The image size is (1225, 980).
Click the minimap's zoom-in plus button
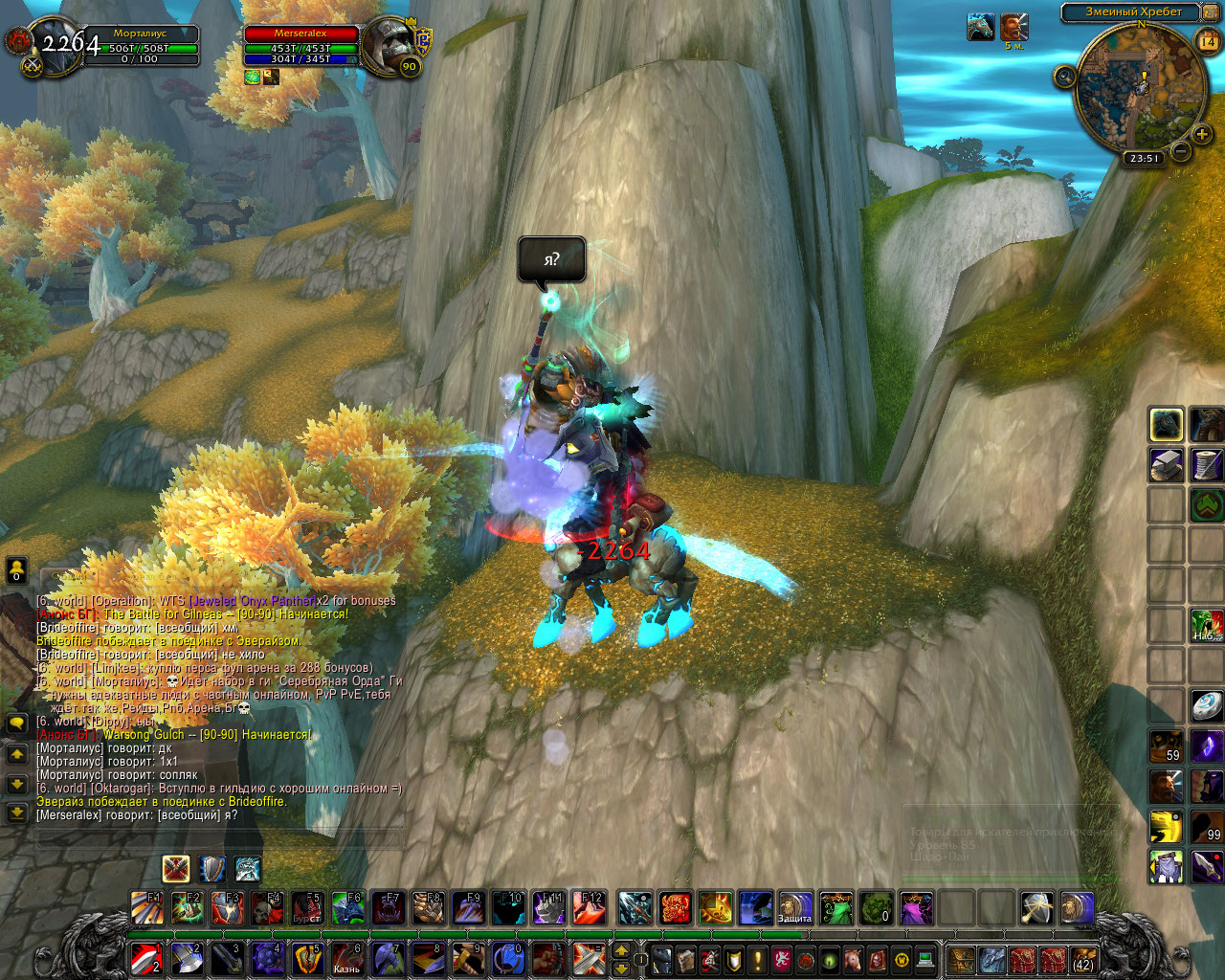(1202, 134)
